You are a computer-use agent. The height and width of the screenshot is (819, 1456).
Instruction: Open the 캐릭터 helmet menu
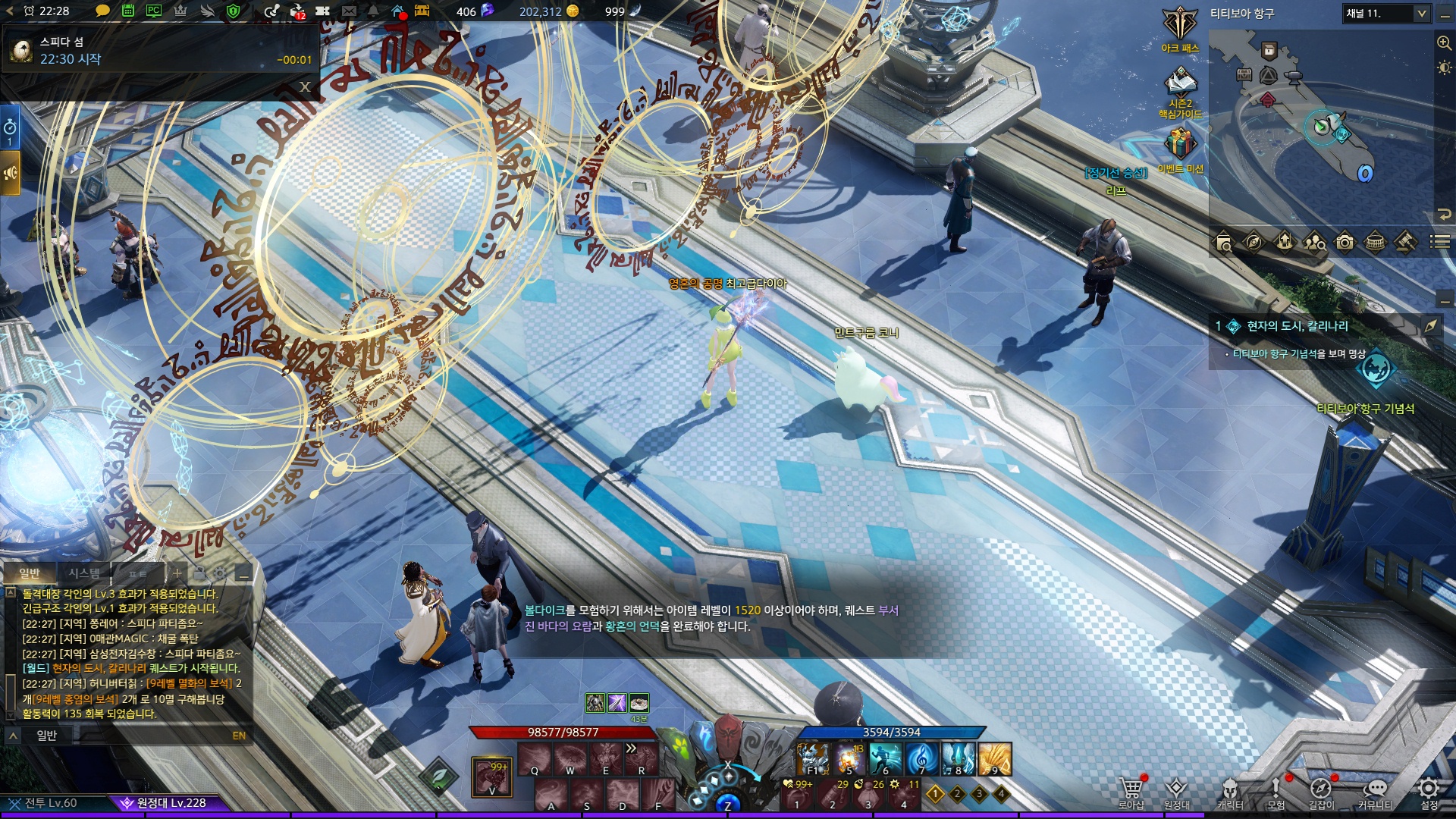pos(1229,789)
